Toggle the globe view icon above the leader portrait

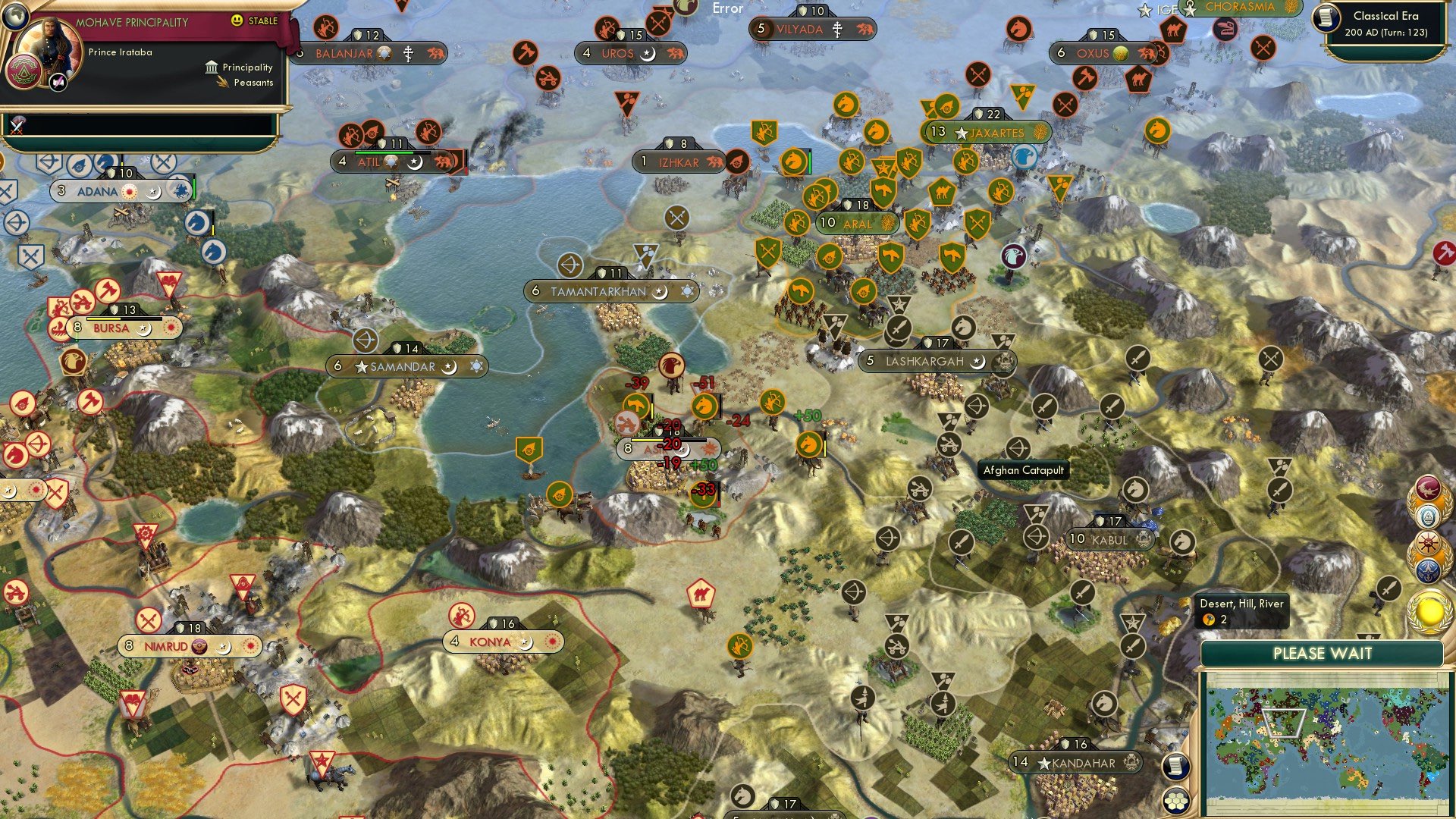[x=16, y=17]
